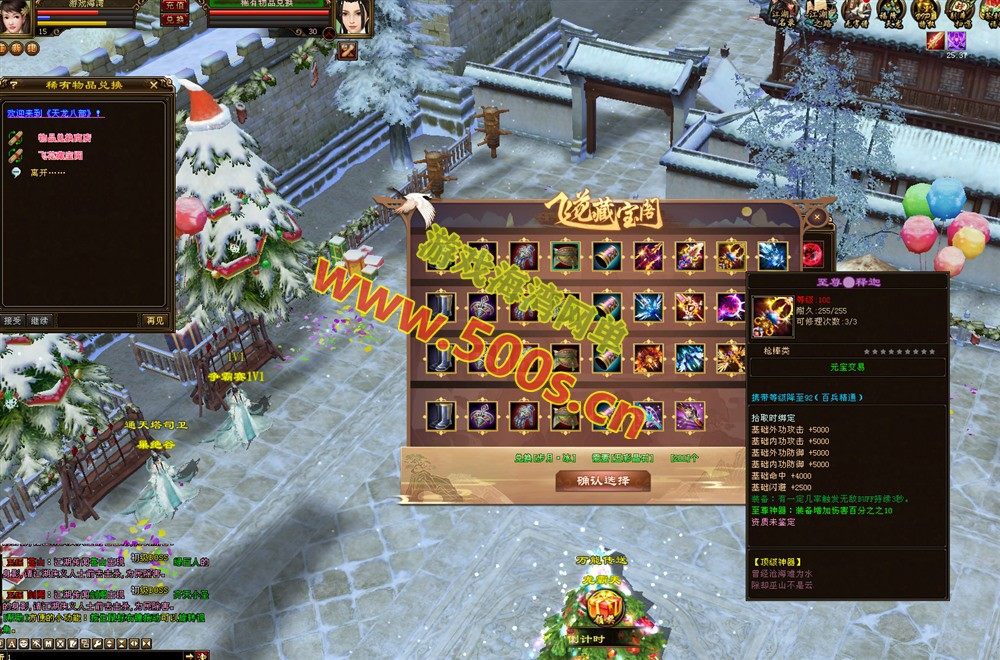This screenshot has height=660, width=1000.
Task: Click the 继续 continue button
Action: pyautogui.click(x=39, y=321)
